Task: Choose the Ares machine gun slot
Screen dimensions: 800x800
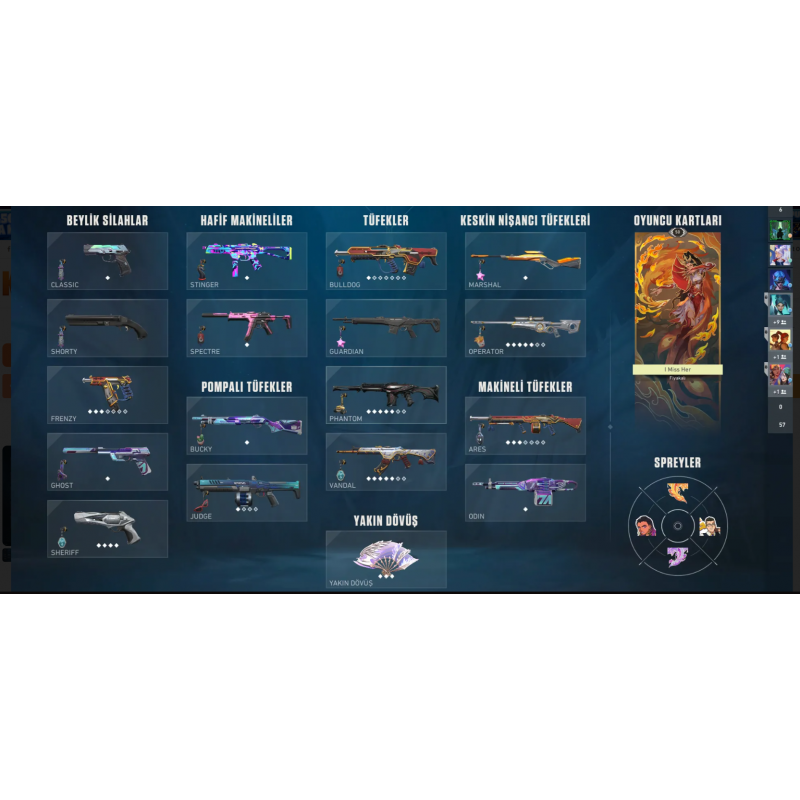Action: pos(525,425)
